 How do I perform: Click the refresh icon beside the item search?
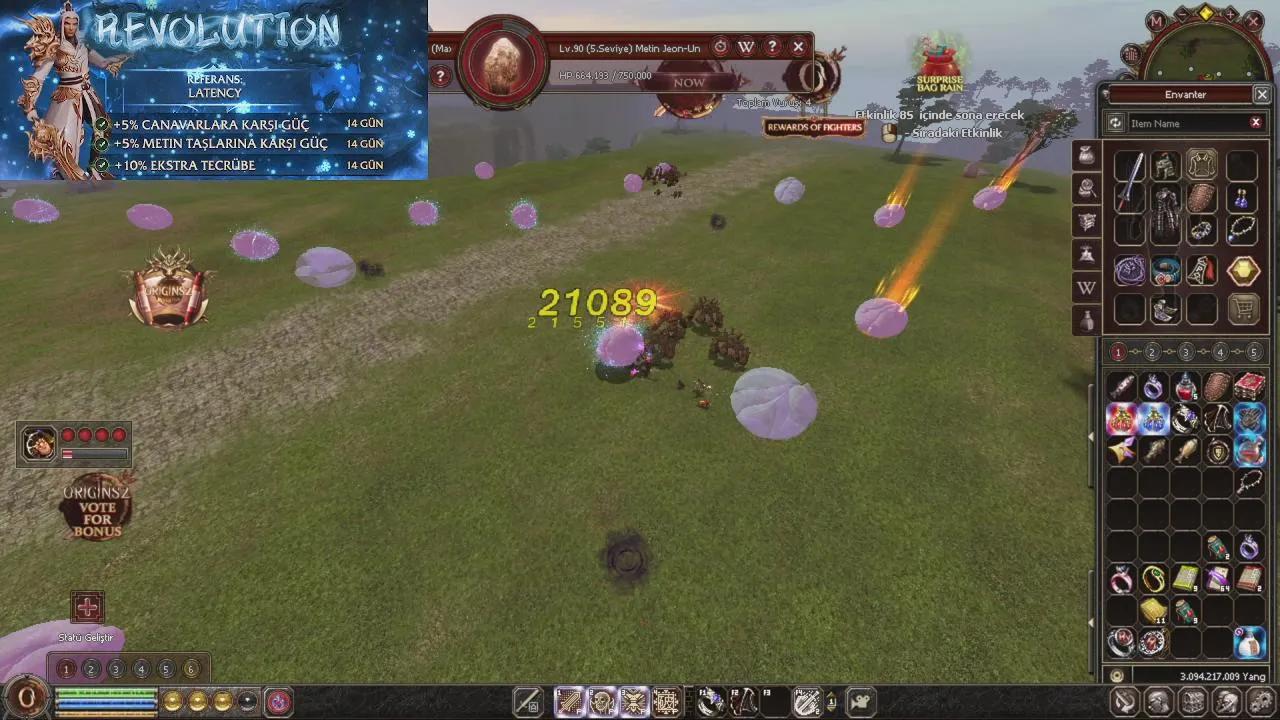(x=1116, y=123)
